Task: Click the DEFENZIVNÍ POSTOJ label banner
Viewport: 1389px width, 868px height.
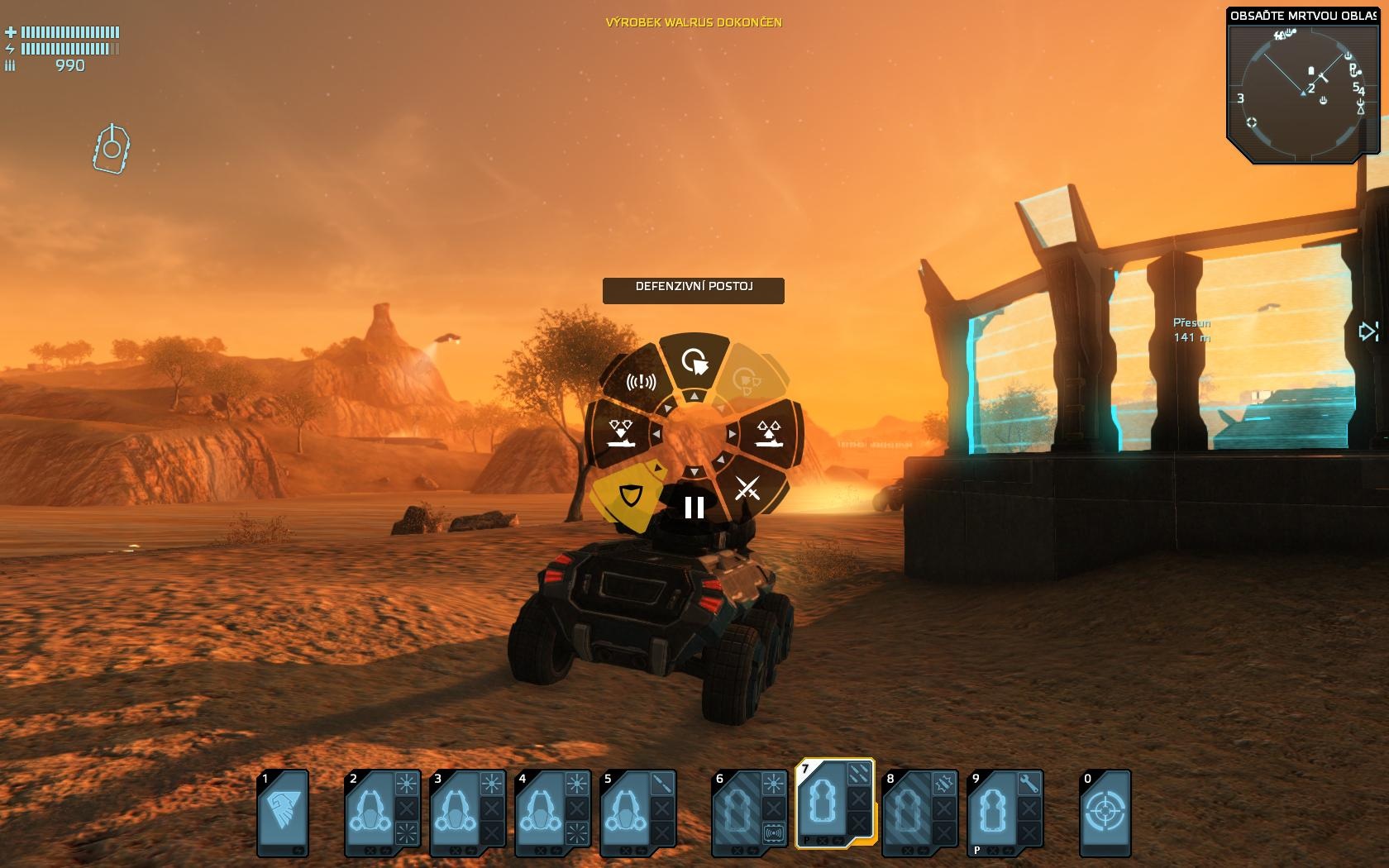Action: pyautogui.click(x=695, y=289)
